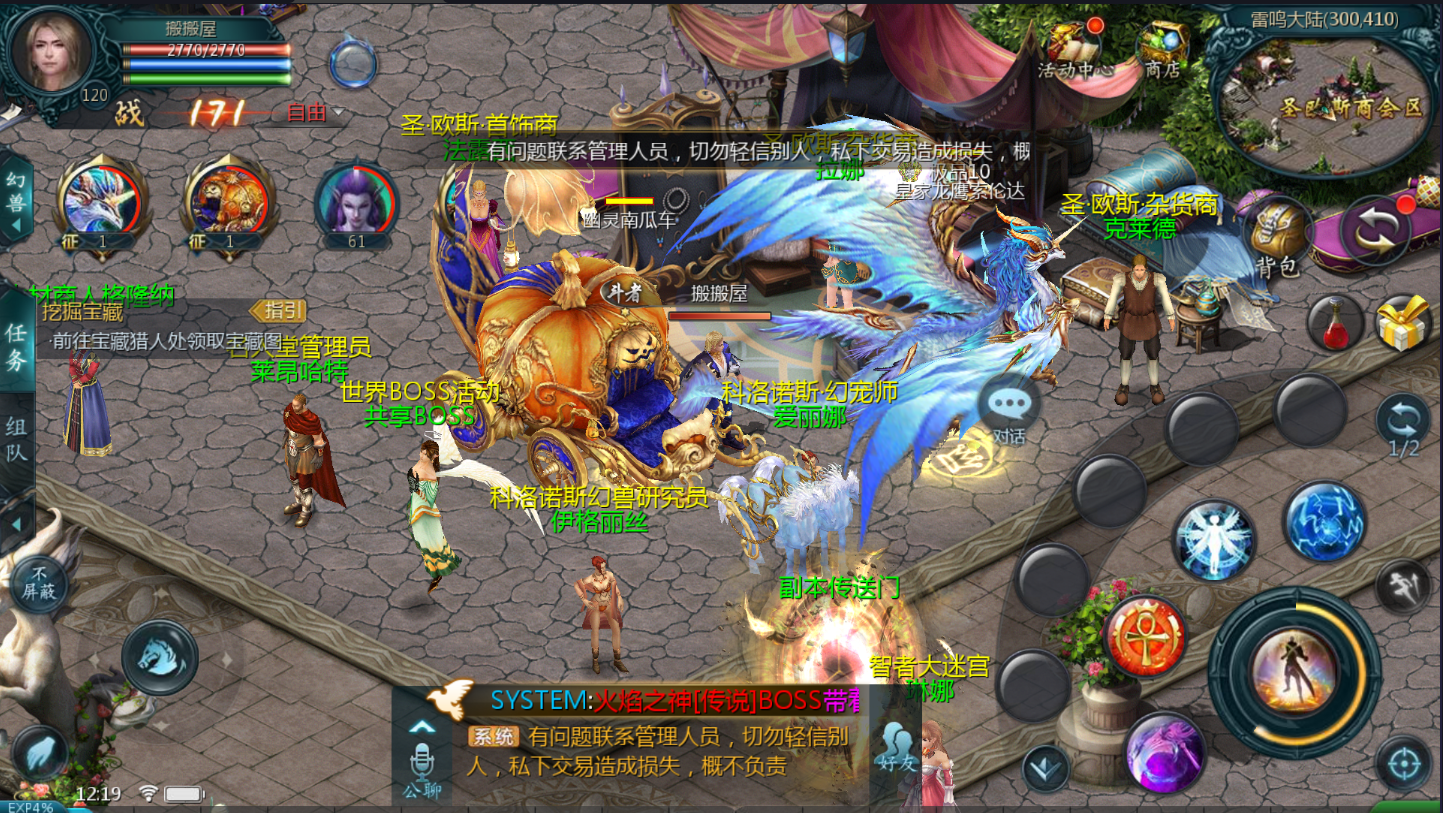This screenshot has height=813, width=1443.
Task: Swap skill page with 1/2 button
Action: pyautogui.click(x=1403, y=422)
